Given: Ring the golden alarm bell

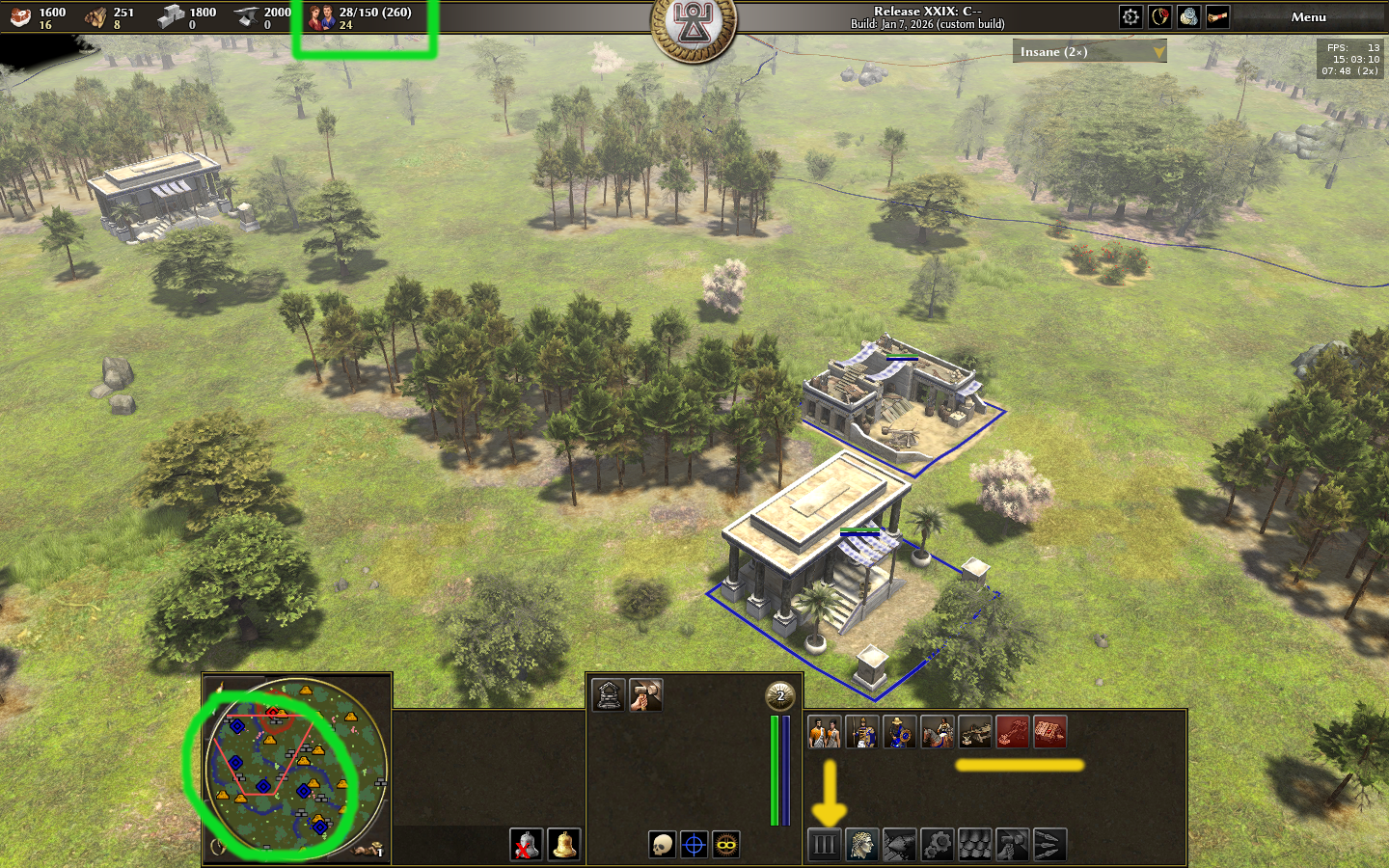Looking at the screenshot, I should tap(564, 845).
